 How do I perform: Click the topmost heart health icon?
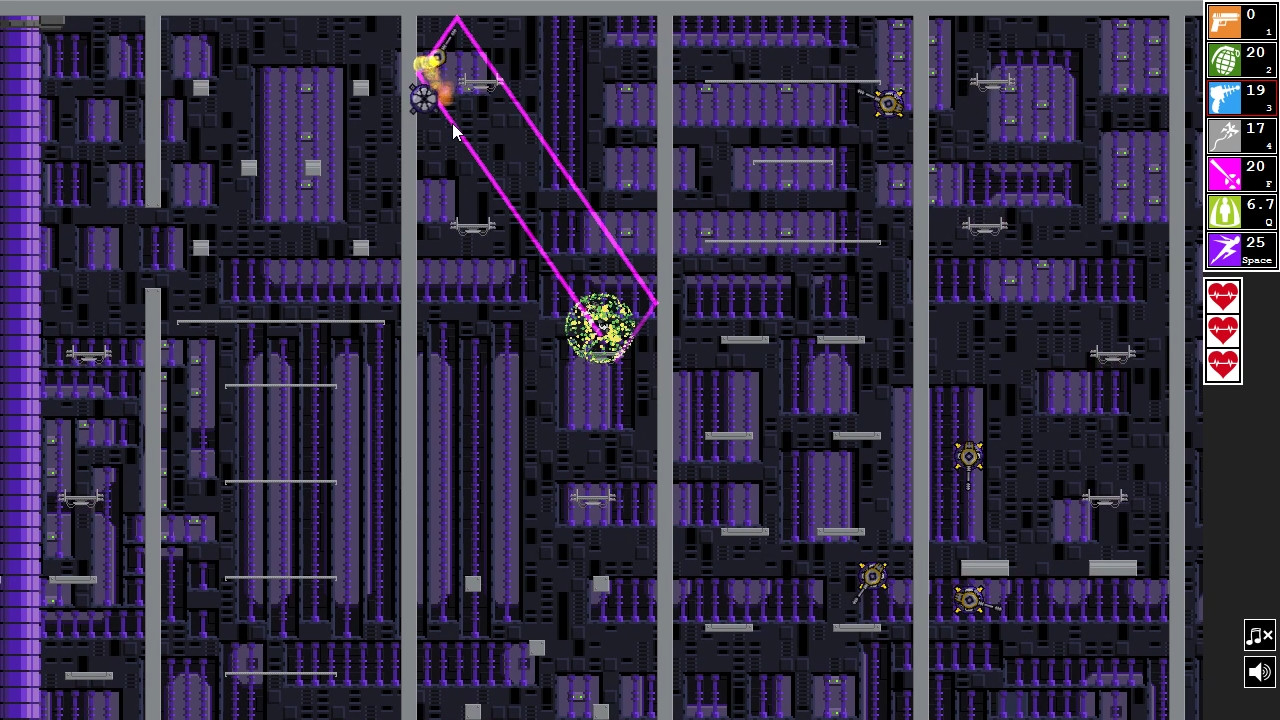point(1223,294)
